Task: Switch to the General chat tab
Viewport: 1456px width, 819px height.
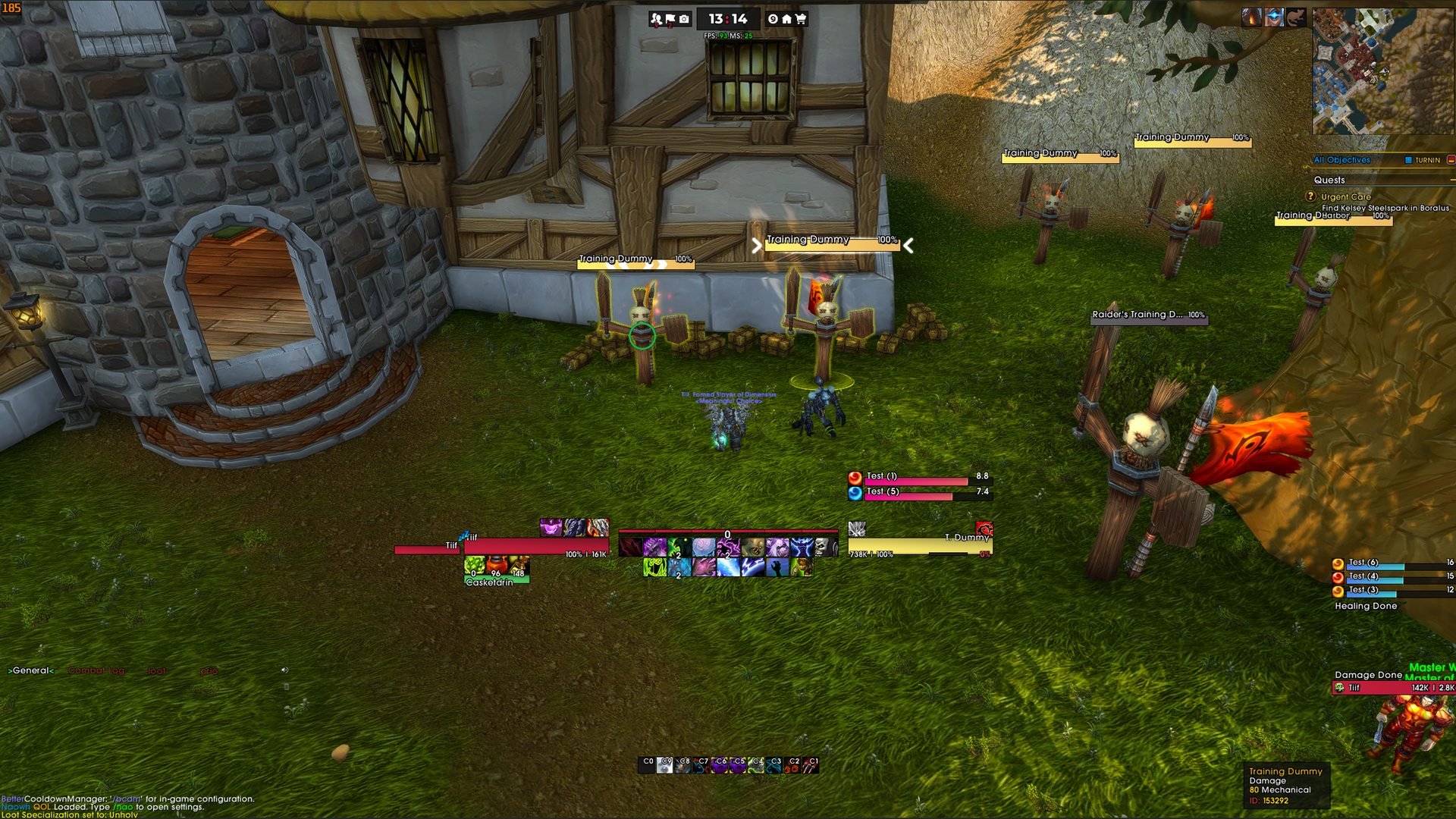Action: pyautogui.click(x=31, y=670)
